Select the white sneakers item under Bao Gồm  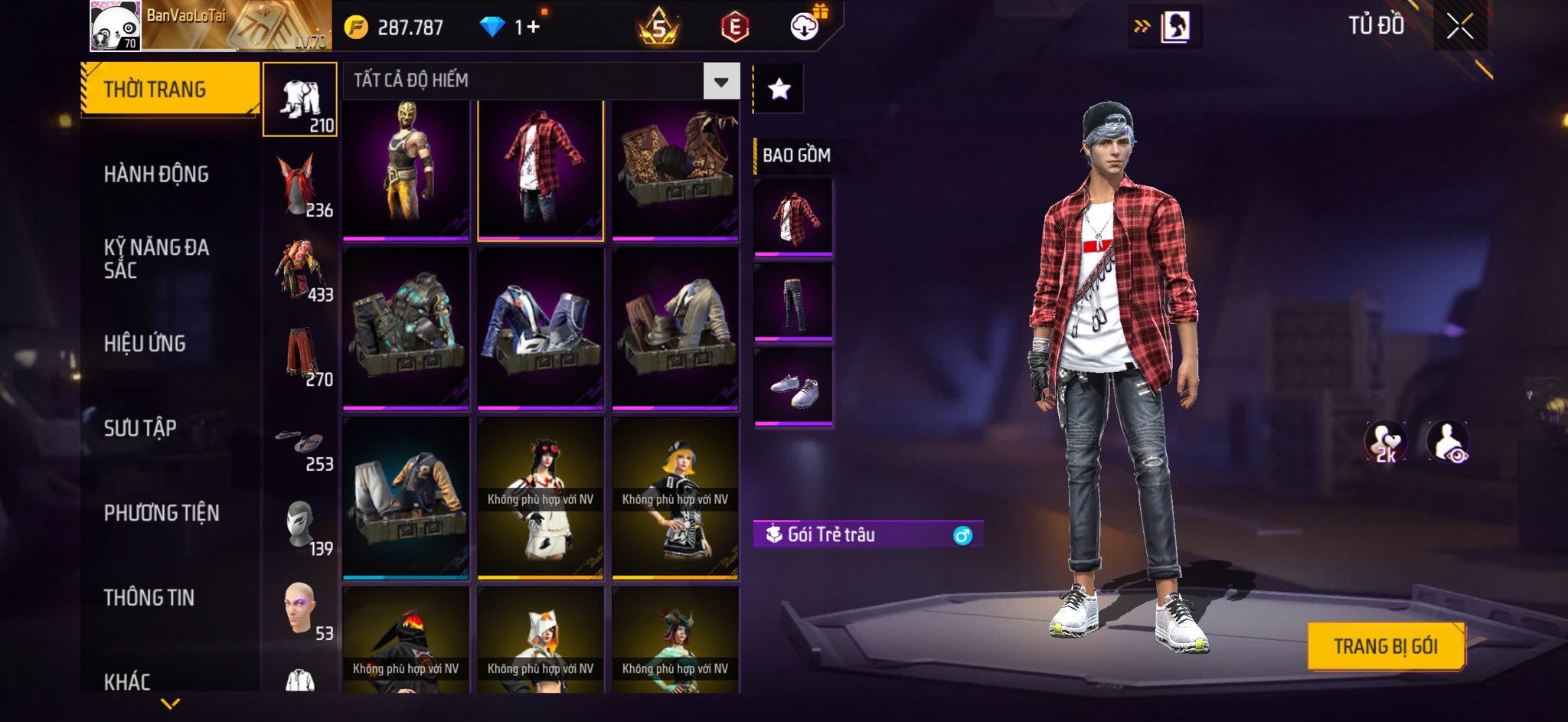[x=793, y=386]
